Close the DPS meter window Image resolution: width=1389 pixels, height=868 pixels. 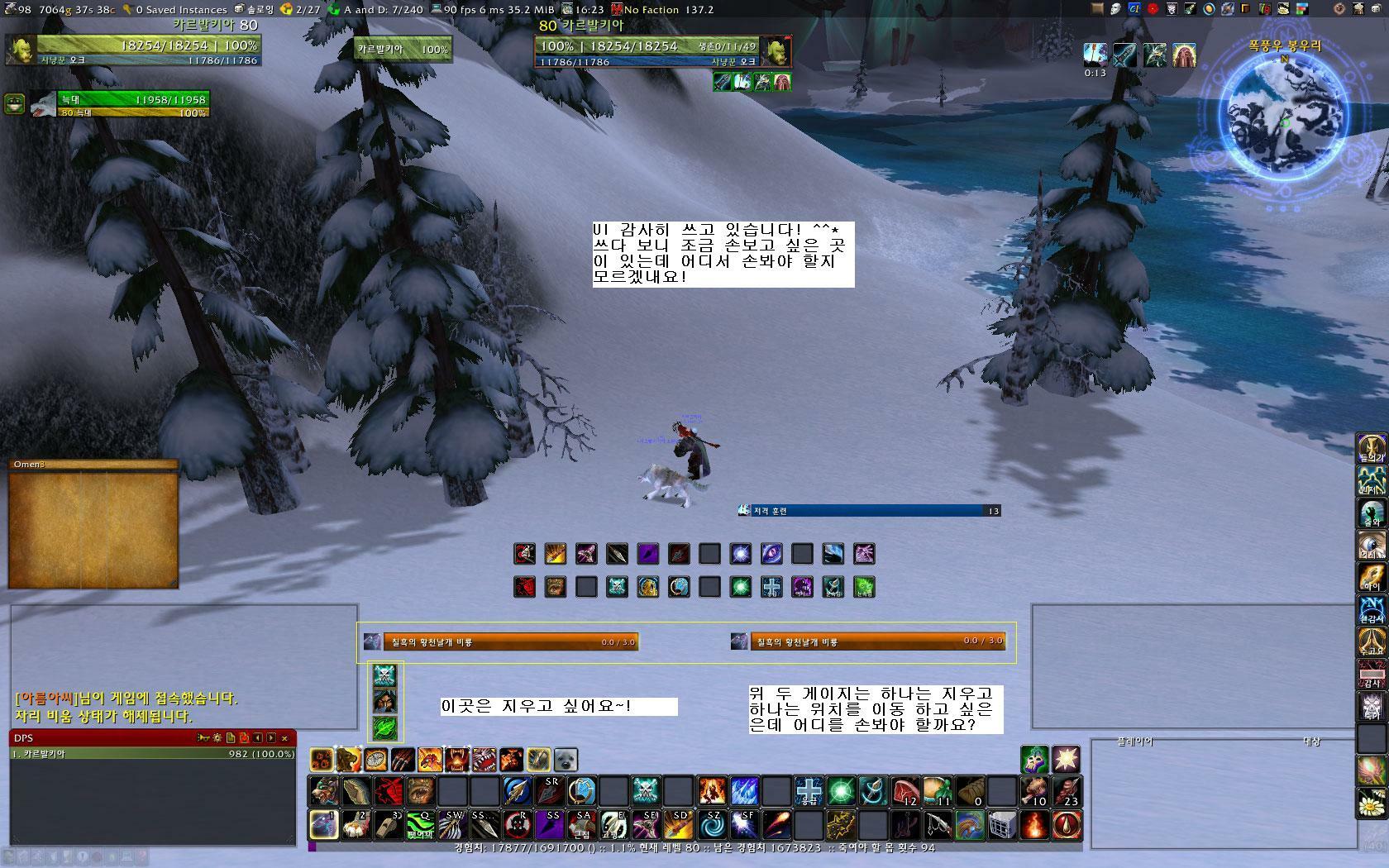pyautogui.click(x=284, y=737)
